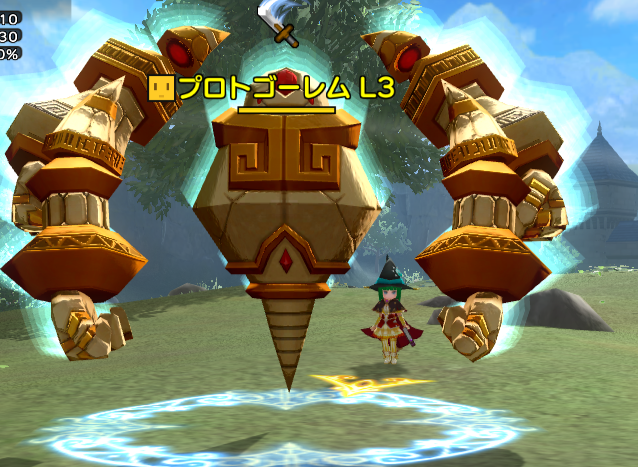Click the sword target marker above the golem

(279, 23)
